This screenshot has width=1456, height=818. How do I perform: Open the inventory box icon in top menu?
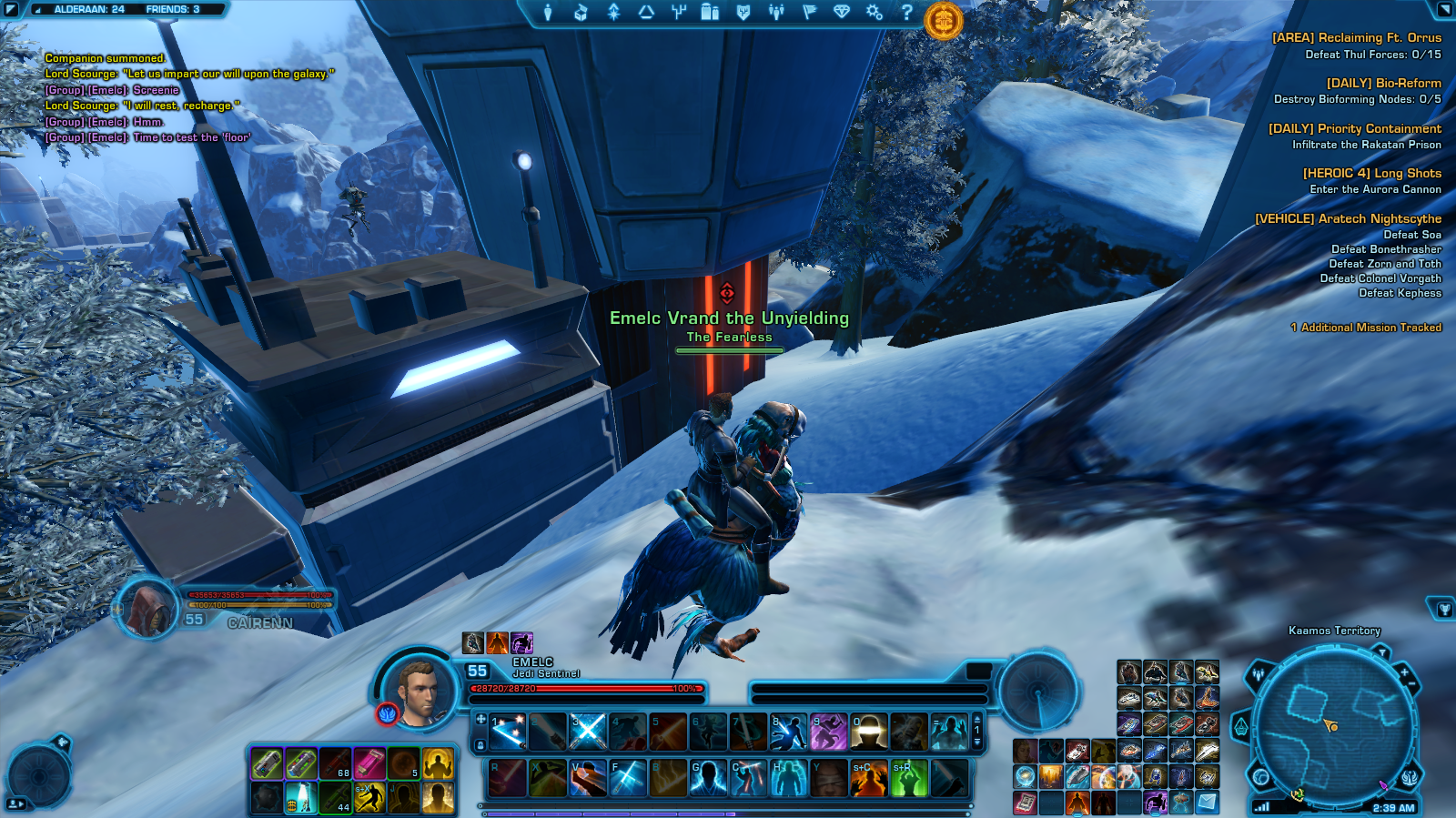click(x=581, y=12)
